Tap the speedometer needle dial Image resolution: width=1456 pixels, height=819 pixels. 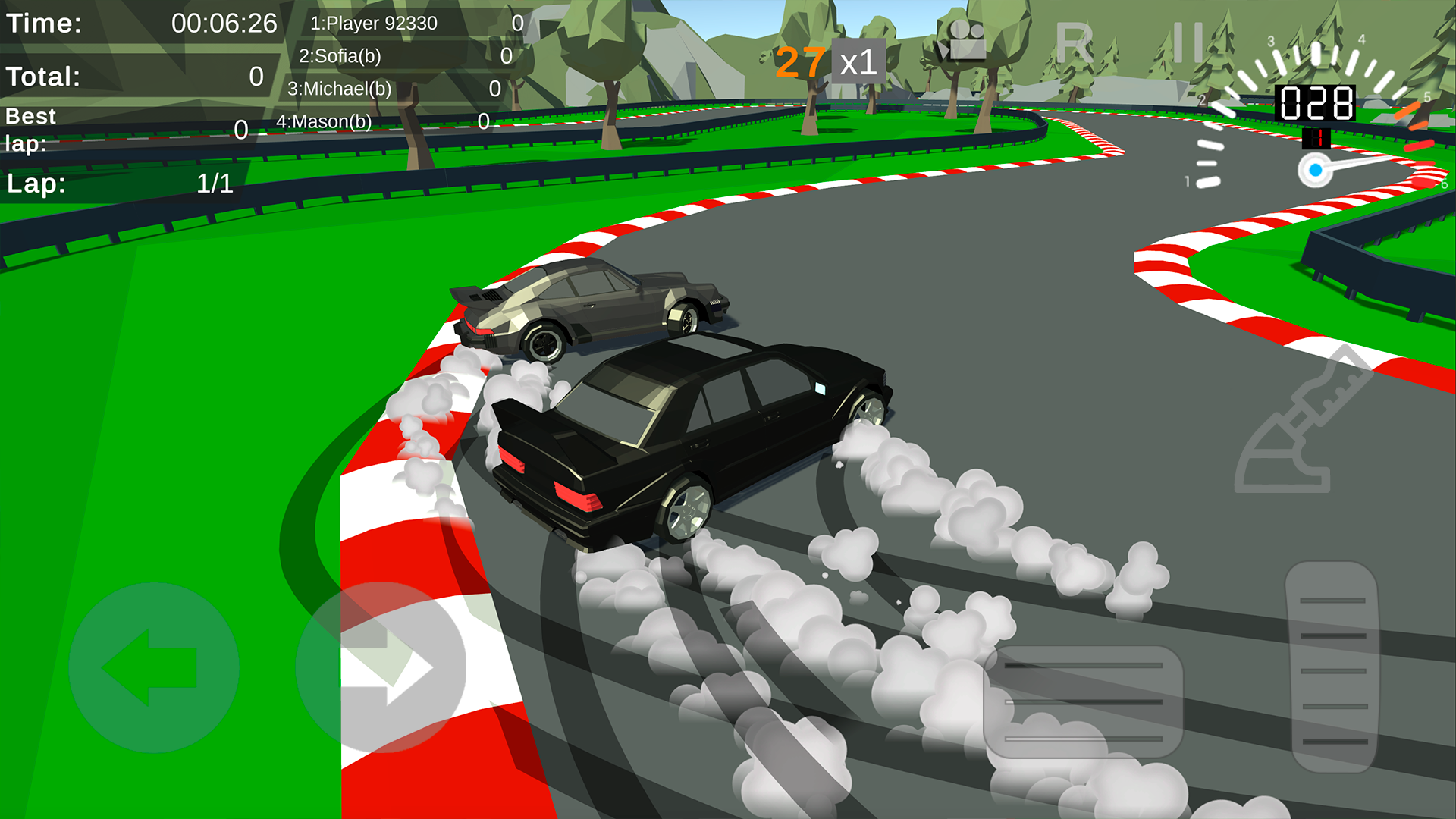tap(1316, 171)
